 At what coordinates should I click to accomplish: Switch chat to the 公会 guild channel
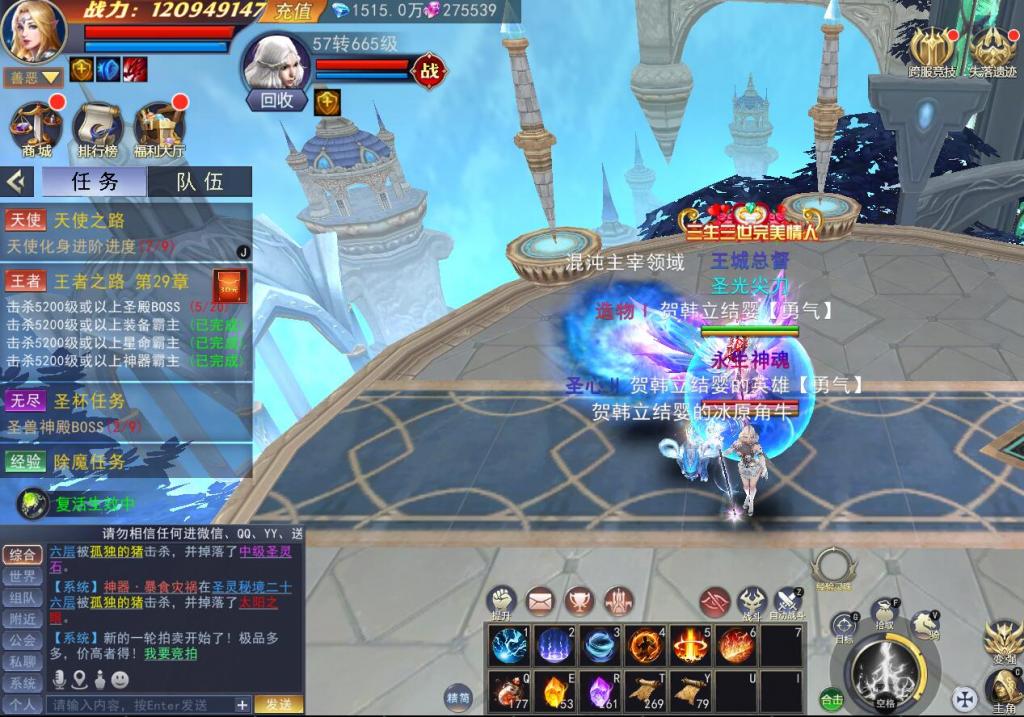click(22, 640)
